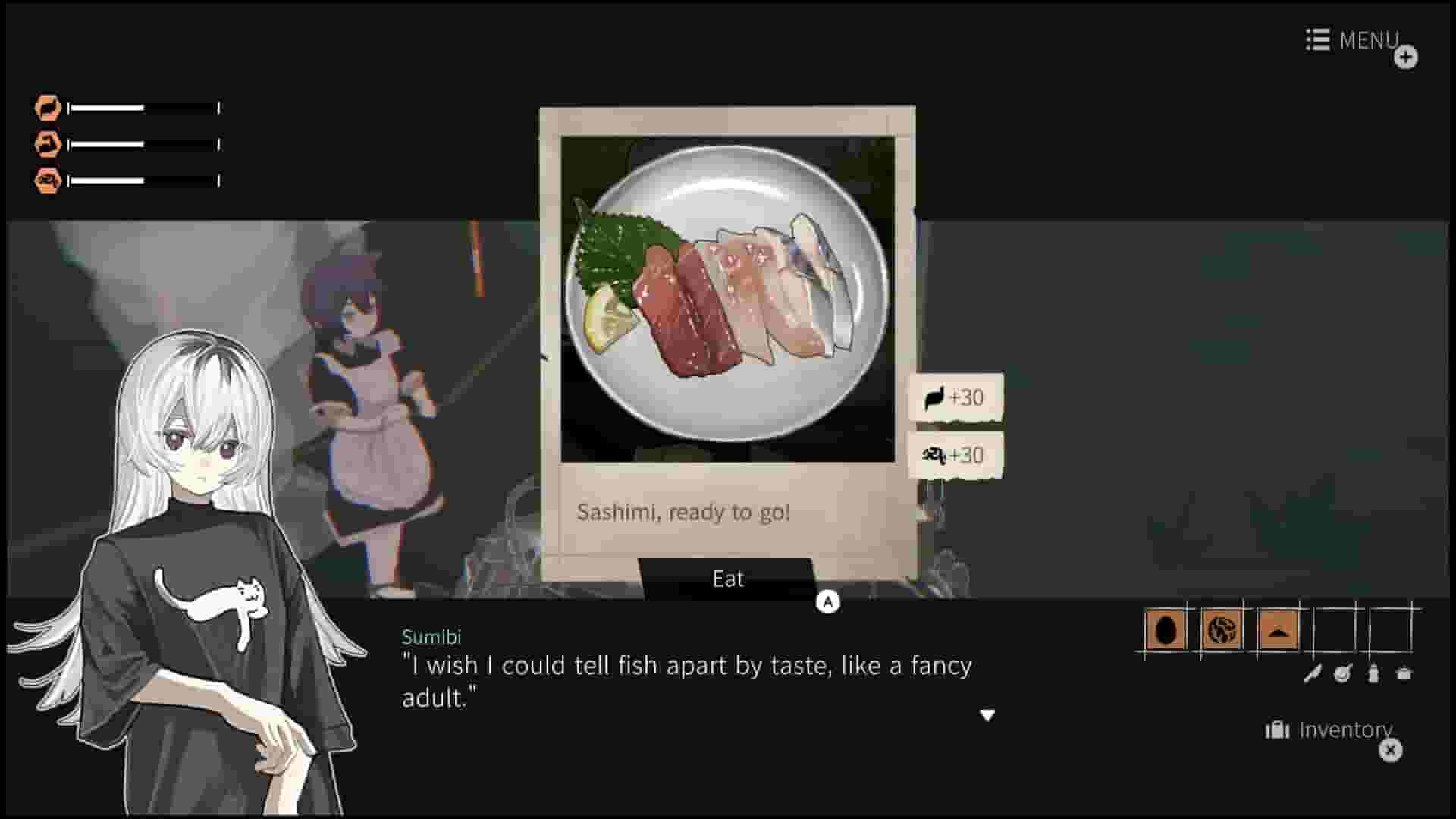Open the Inventory via its label

[1345, 730]
